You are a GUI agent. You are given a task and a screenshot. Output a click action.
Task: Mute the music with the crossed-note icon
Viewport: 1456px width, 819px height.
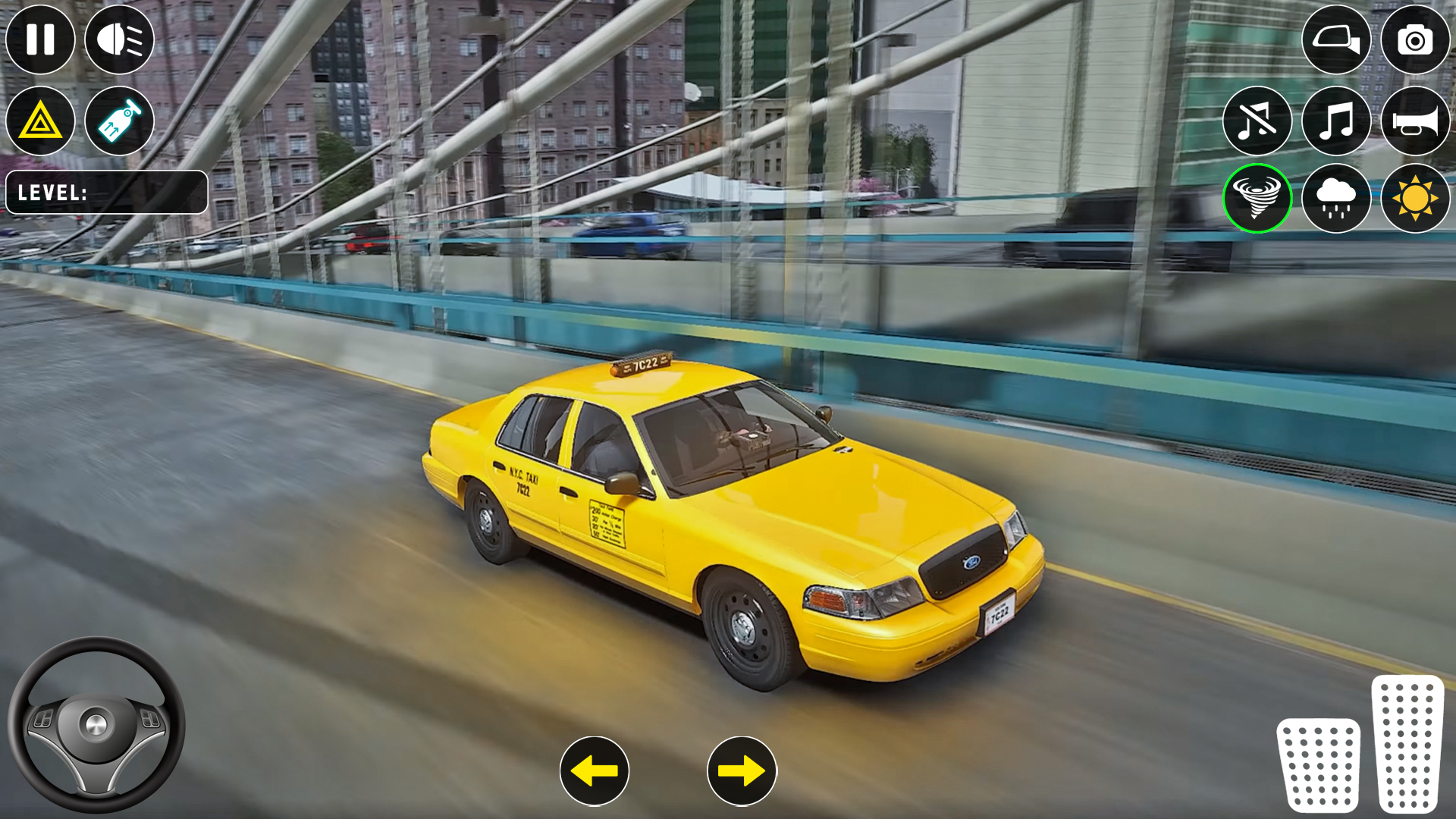(x=1259, y=121)
